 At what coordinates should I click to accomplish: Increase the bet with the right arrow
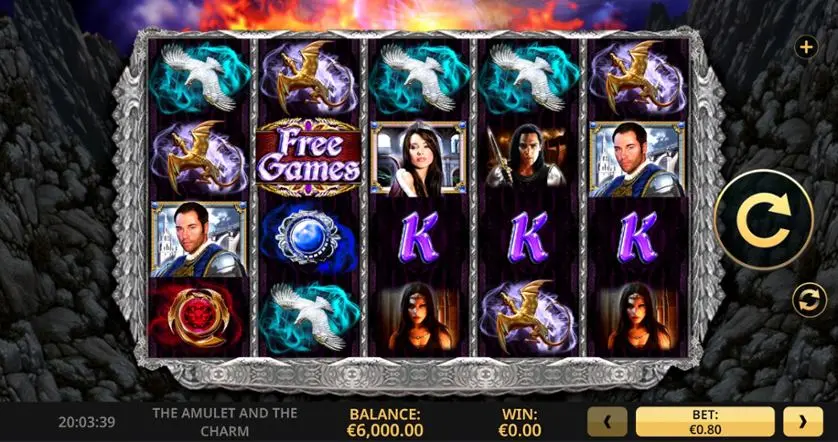tap(802, 422)
